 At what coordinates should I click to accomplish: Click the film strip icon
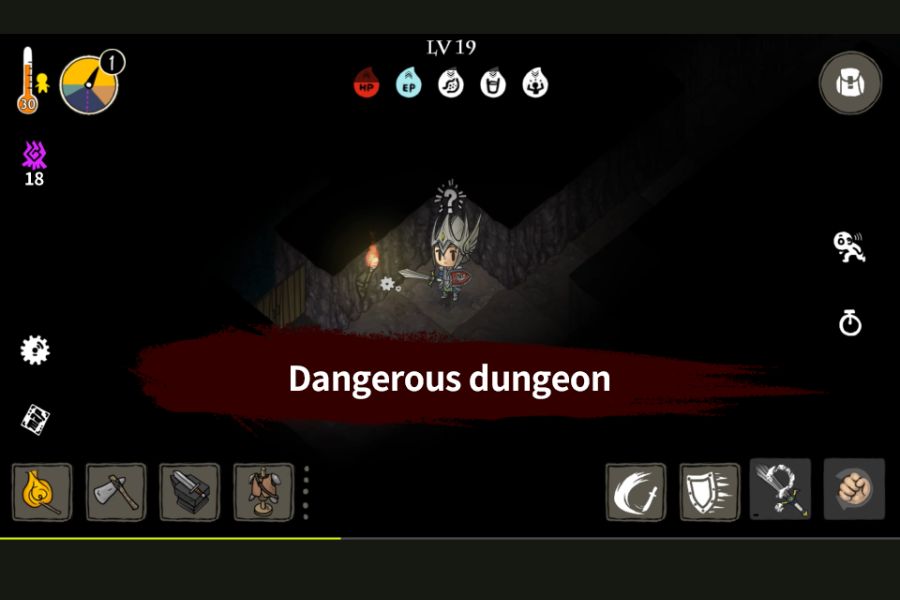[35, 420]
